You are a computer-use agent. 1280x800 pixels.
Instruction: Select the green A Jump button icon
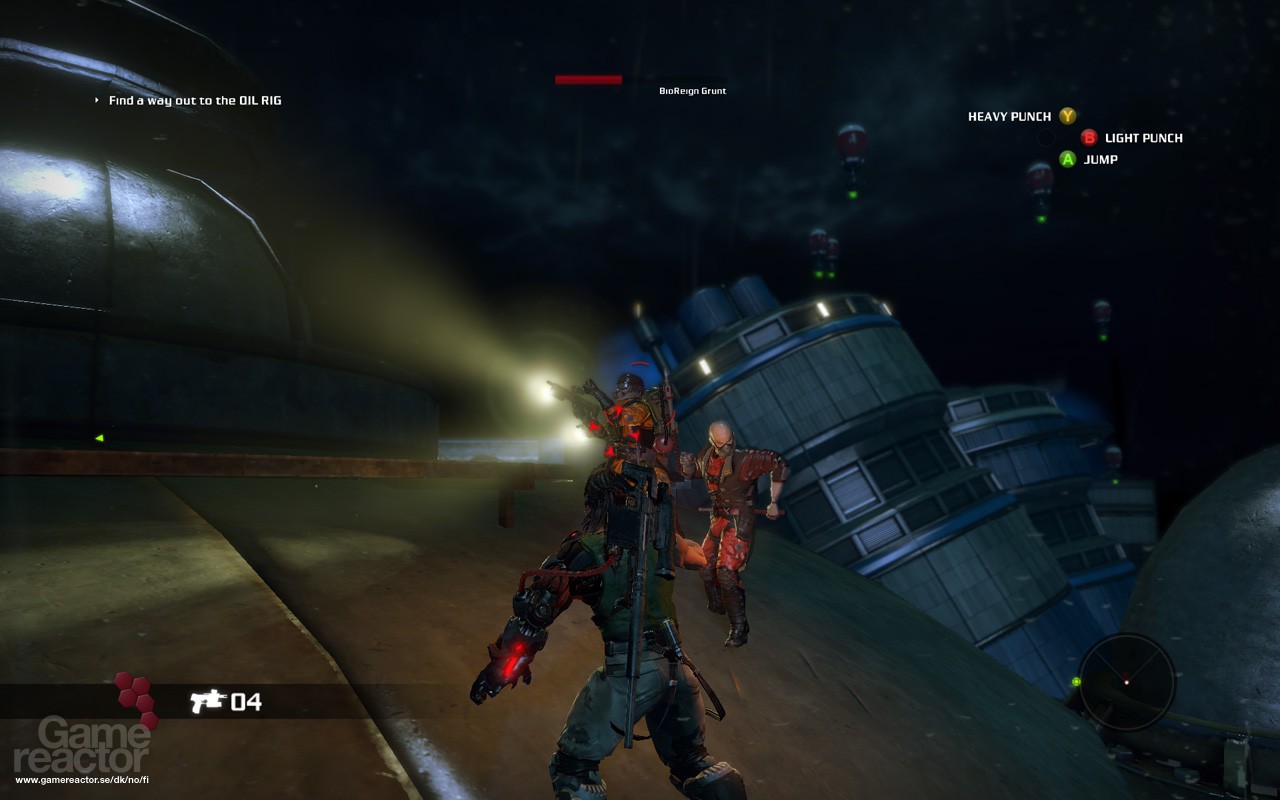(x=1068, y=159)
